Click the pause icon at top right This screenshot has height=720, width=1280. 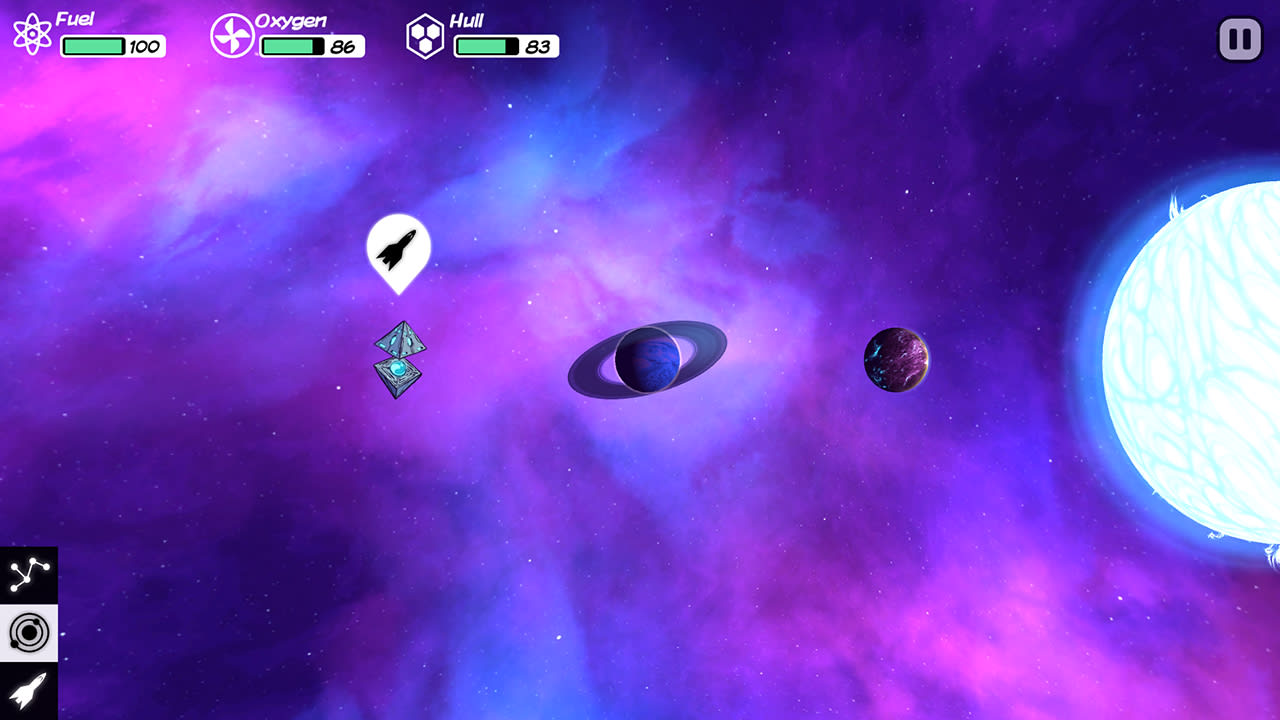[x=1239, y=39]
